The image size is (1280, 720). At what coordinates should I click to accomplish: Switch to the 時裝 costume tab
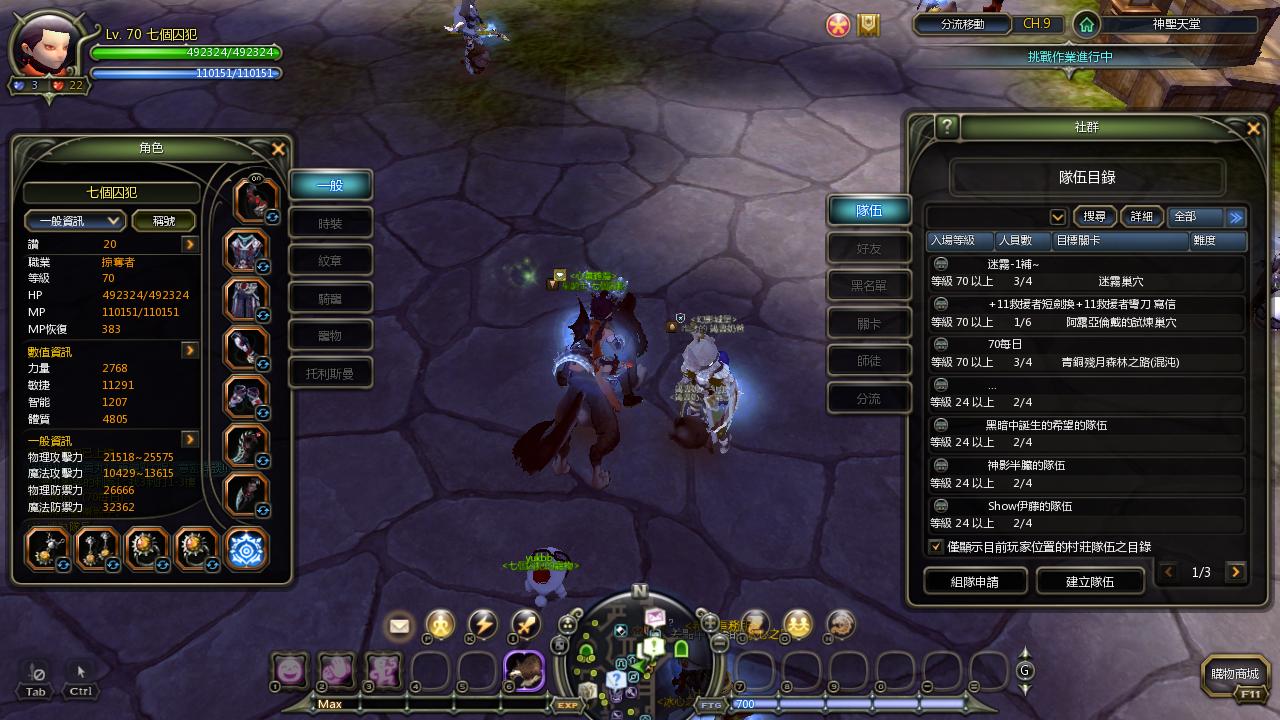pos(330,223)
